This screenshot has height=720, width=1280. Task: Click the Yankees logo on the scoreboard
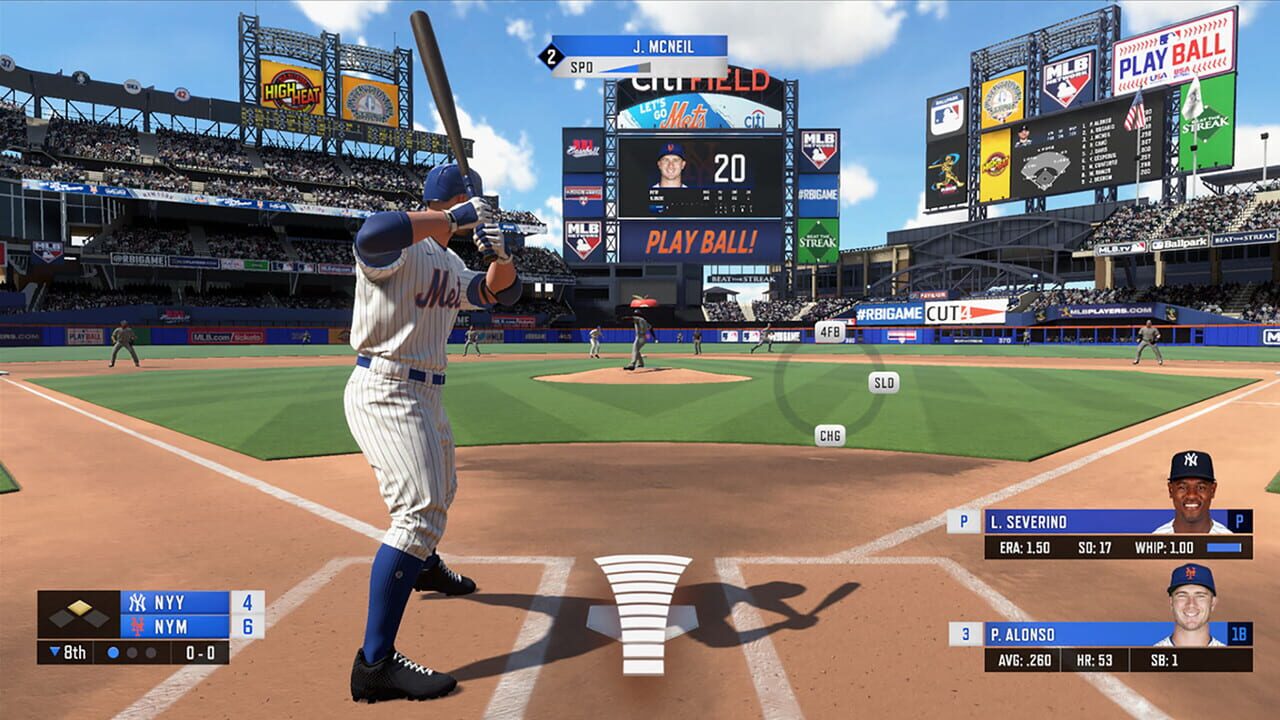point(139,602)
